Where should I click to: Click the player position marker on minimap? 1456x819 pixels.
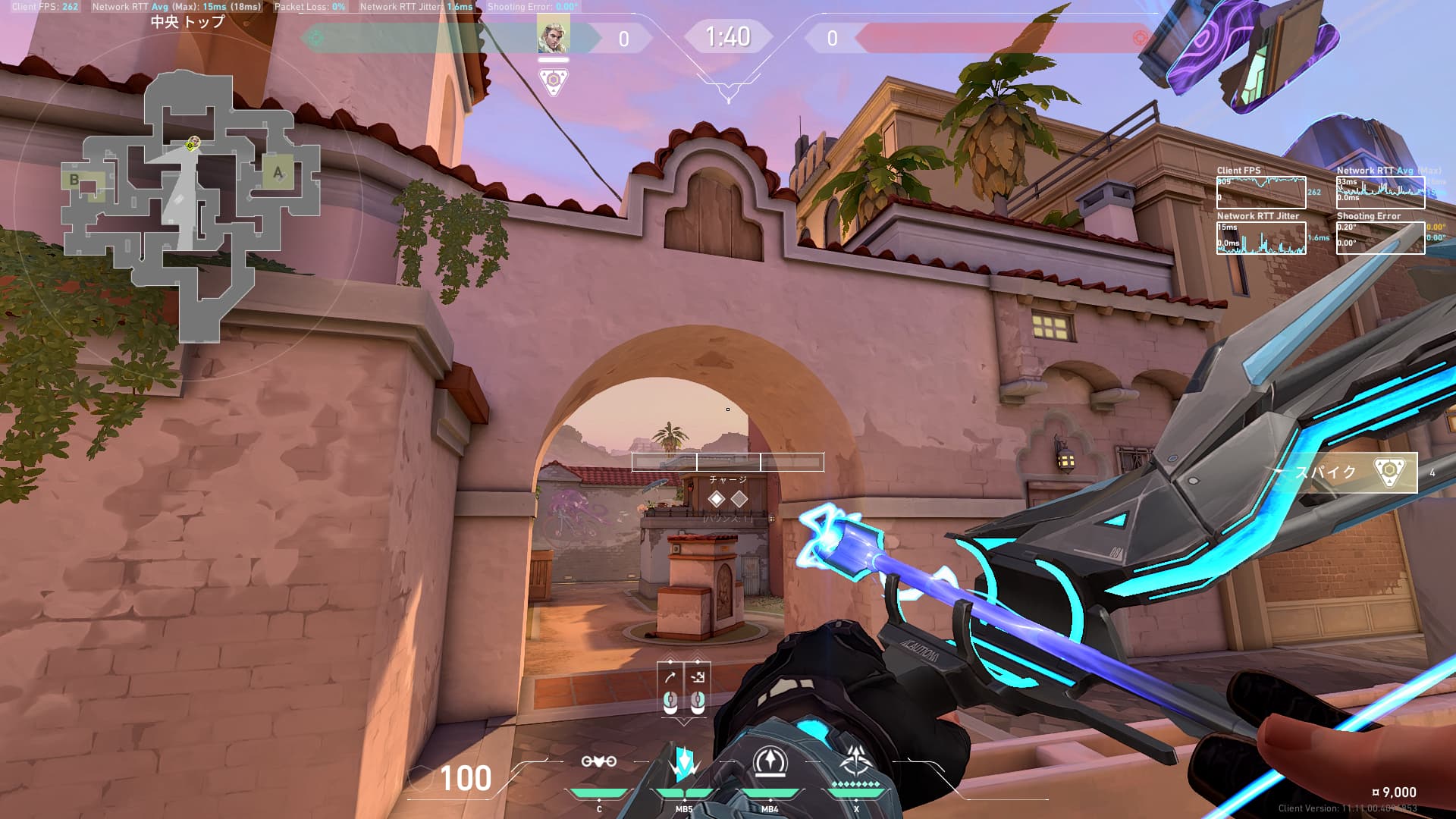[x=193, y=143]
